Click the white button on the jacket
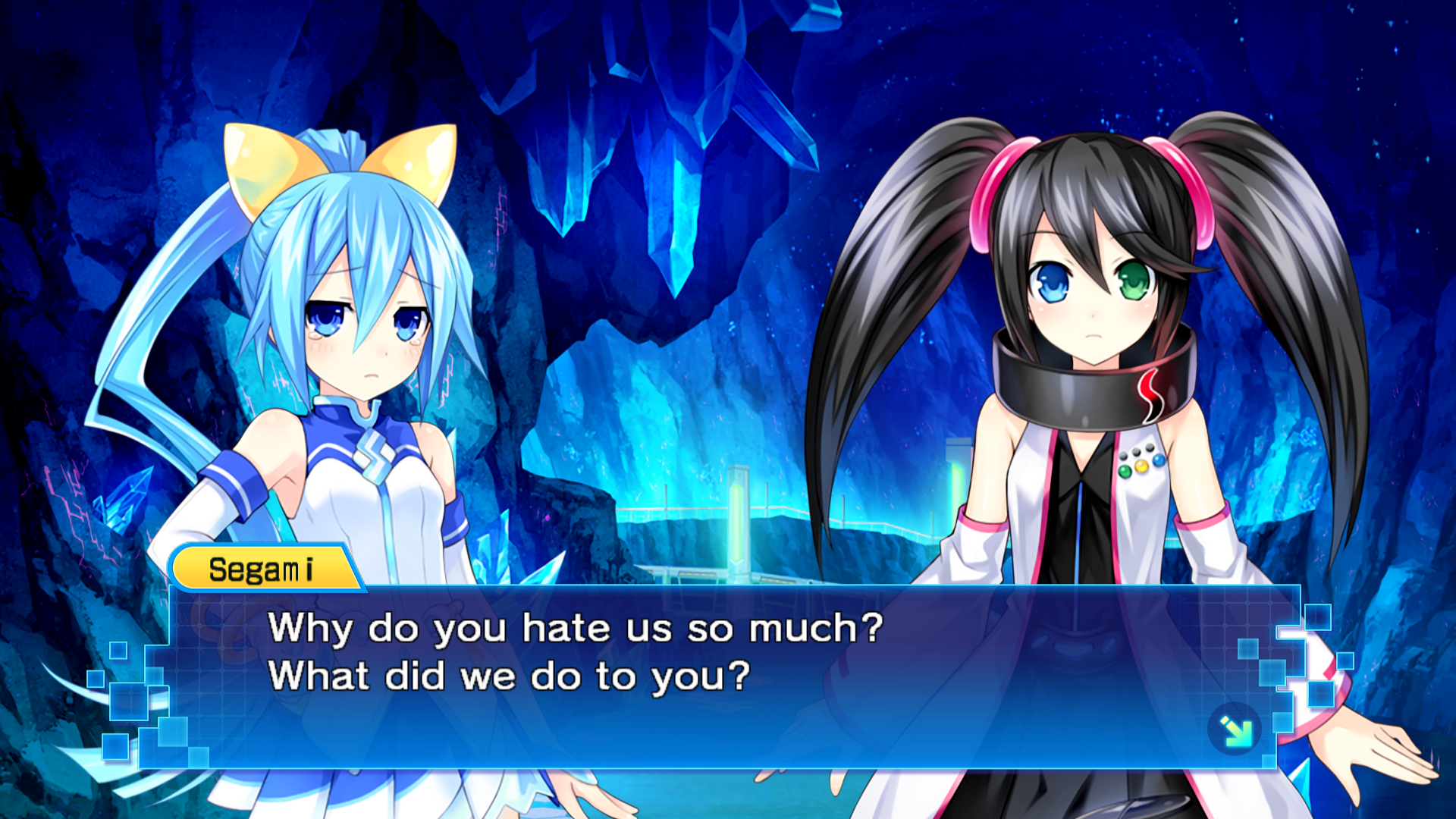The width and height of the screenshot is (1456, 819). 1135,450
